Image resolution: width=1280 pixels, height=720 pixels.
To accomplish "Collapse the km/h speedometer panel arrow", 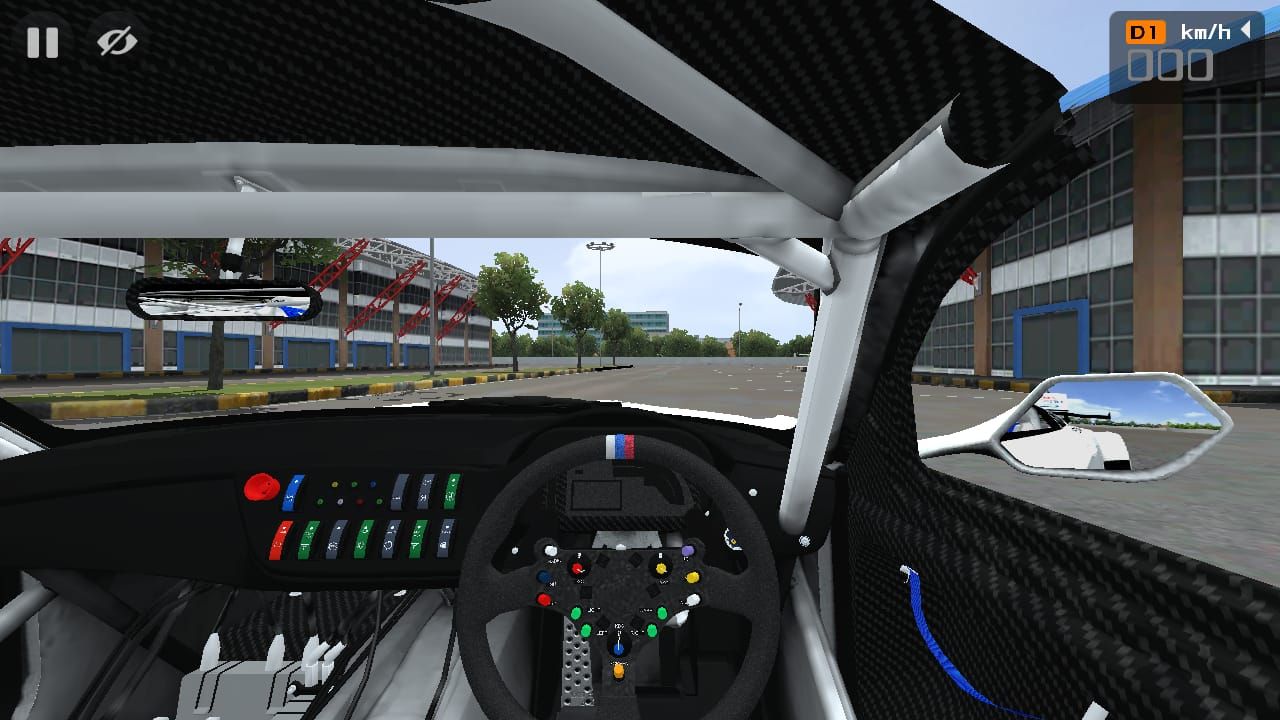I will click(1246, 31).
